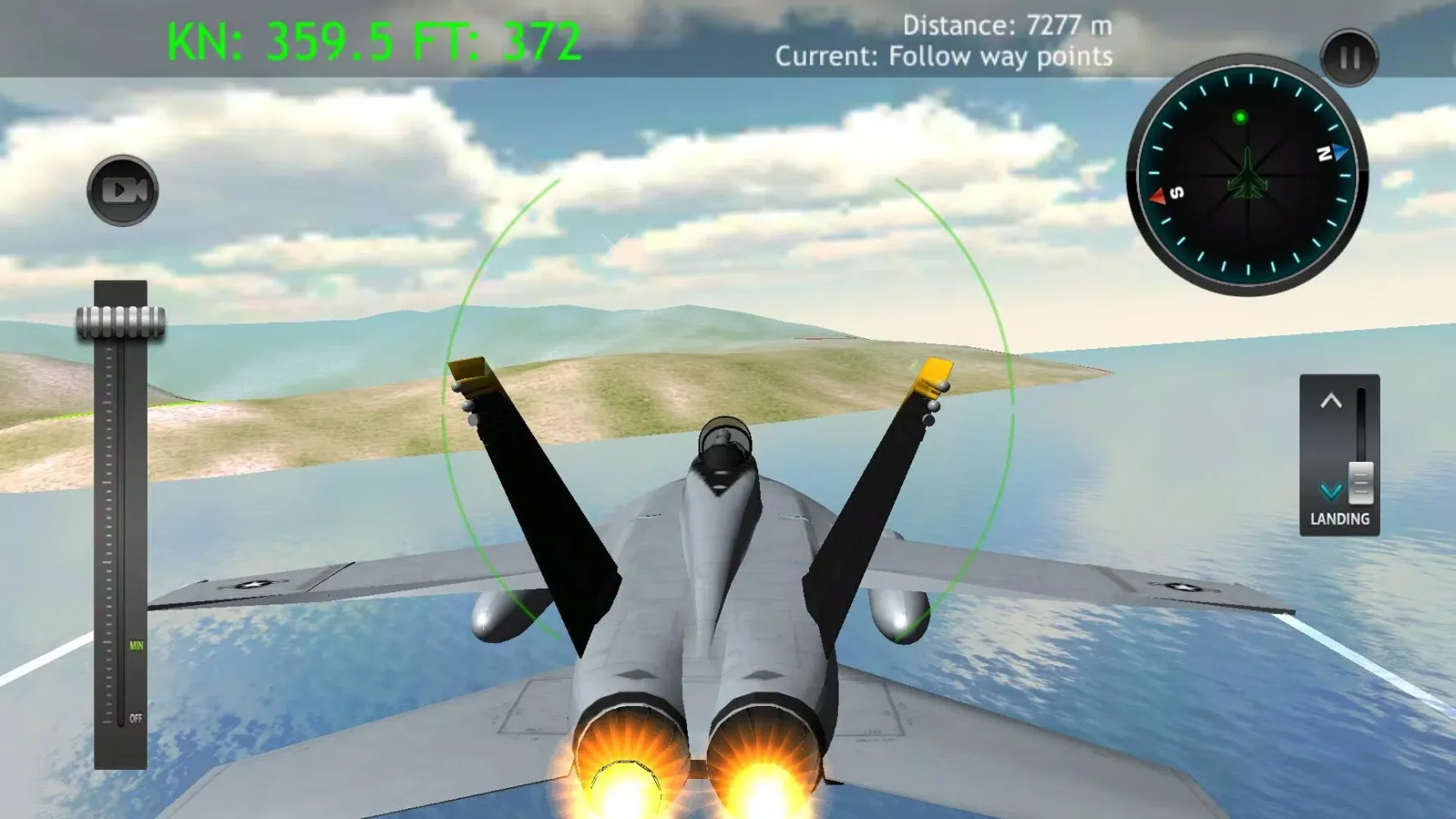
Task: Click the green waypoint dot on the compass
Action: [1239, 117]
